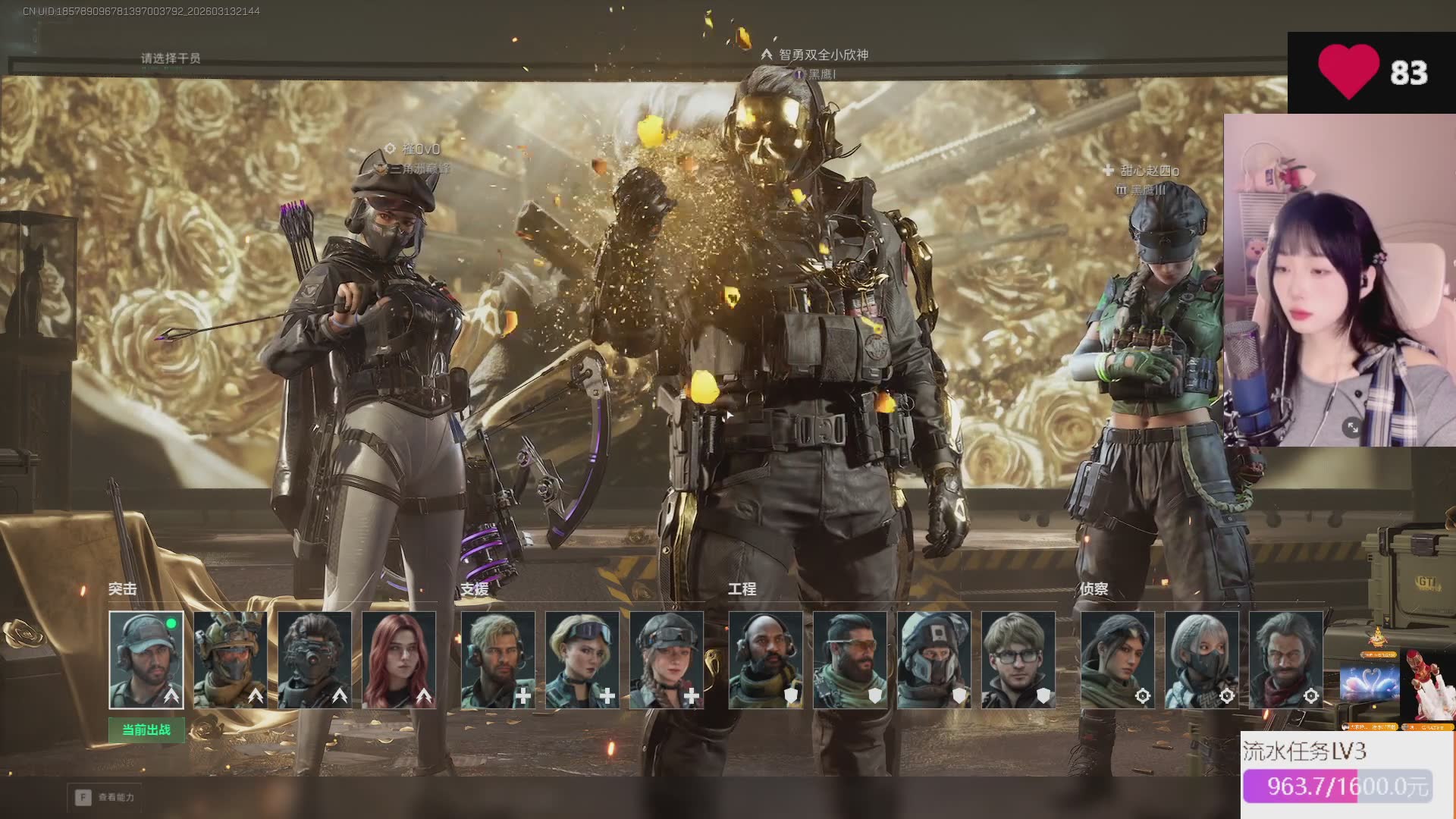
Task: Click the green 当前出战 deployed label
Action: (146, 730)
